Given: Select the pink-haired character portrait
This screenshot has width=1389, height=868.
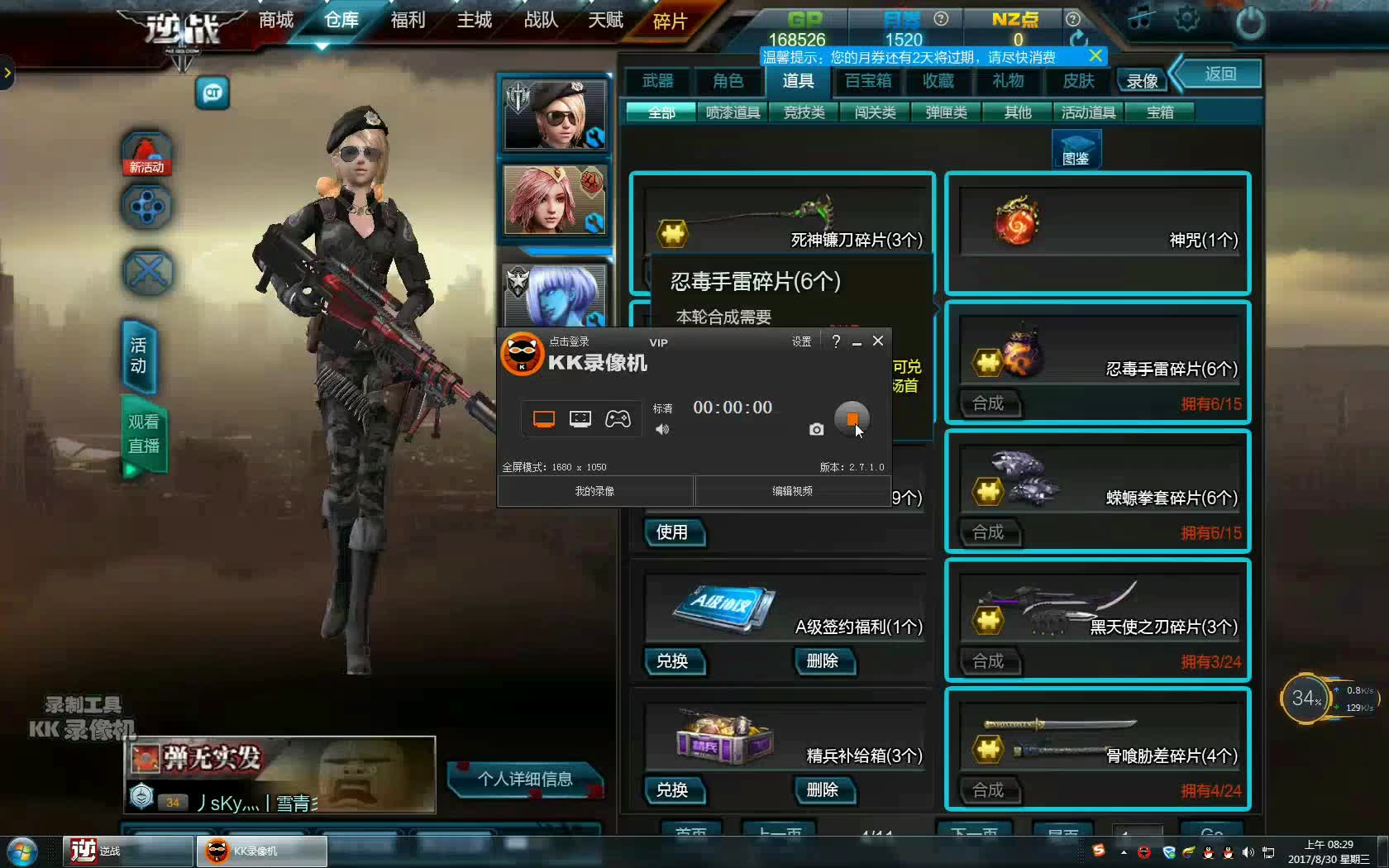Looking at the screenshot, I should [555, 201].
